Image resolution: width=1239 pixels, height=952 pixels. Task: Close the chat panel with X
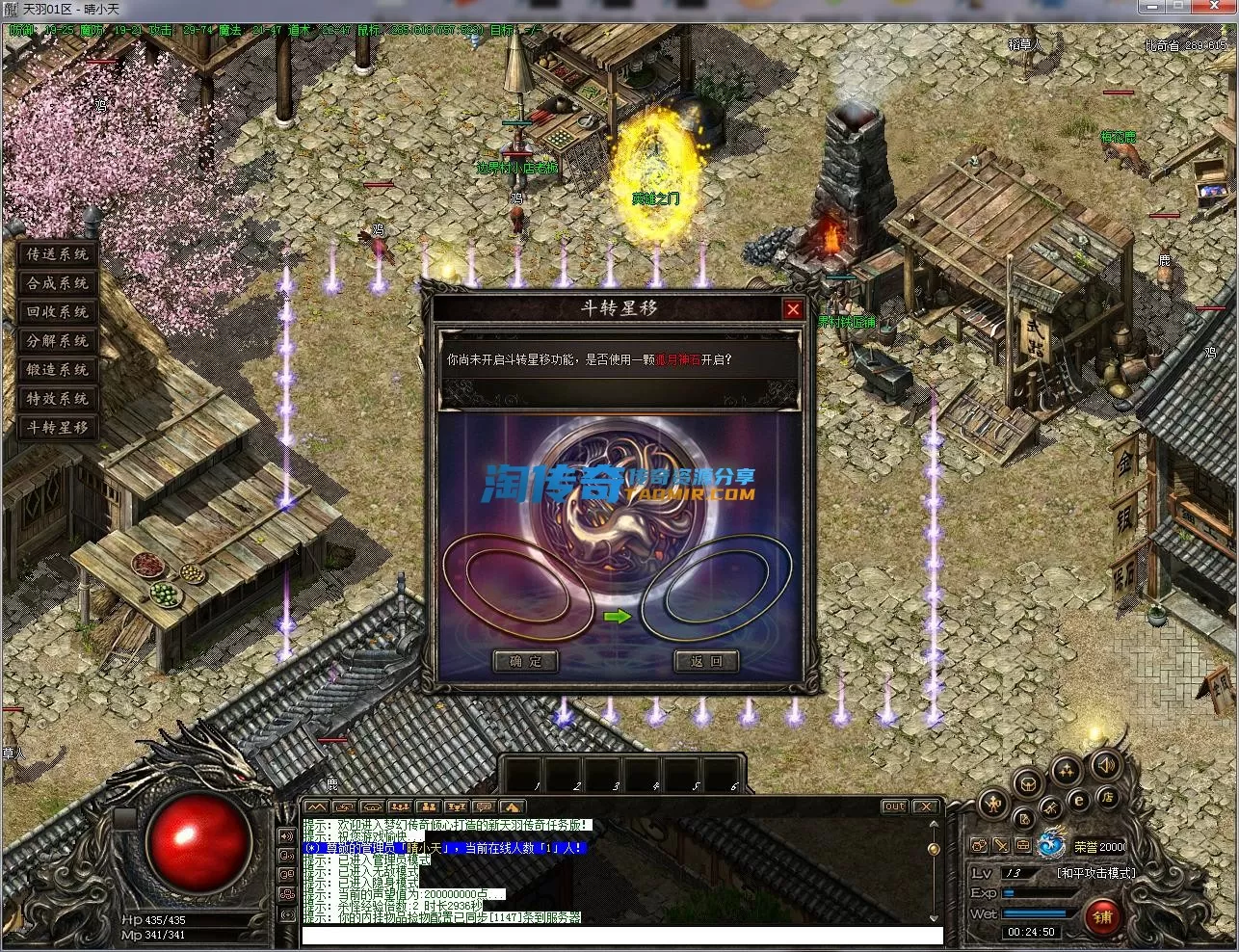(x=925, y=807)
